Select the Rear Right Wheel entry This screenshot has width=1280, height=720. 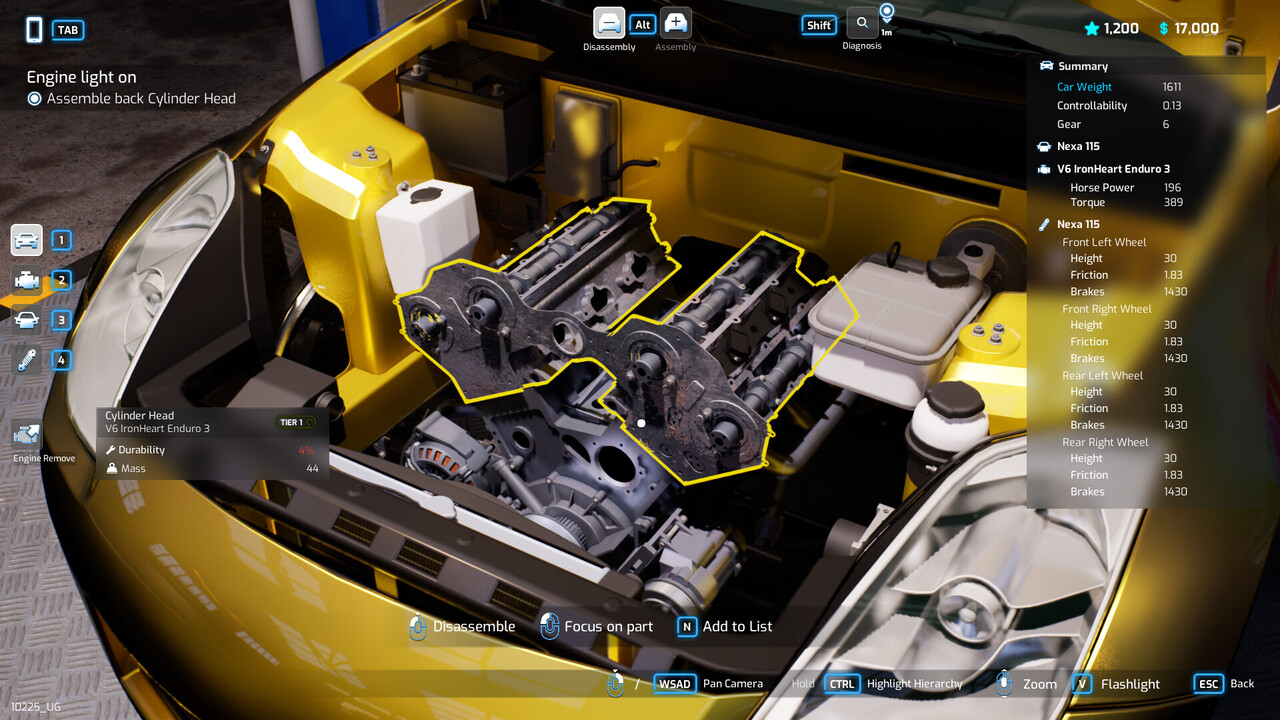pyautogui.click(x=1105, y=442)
